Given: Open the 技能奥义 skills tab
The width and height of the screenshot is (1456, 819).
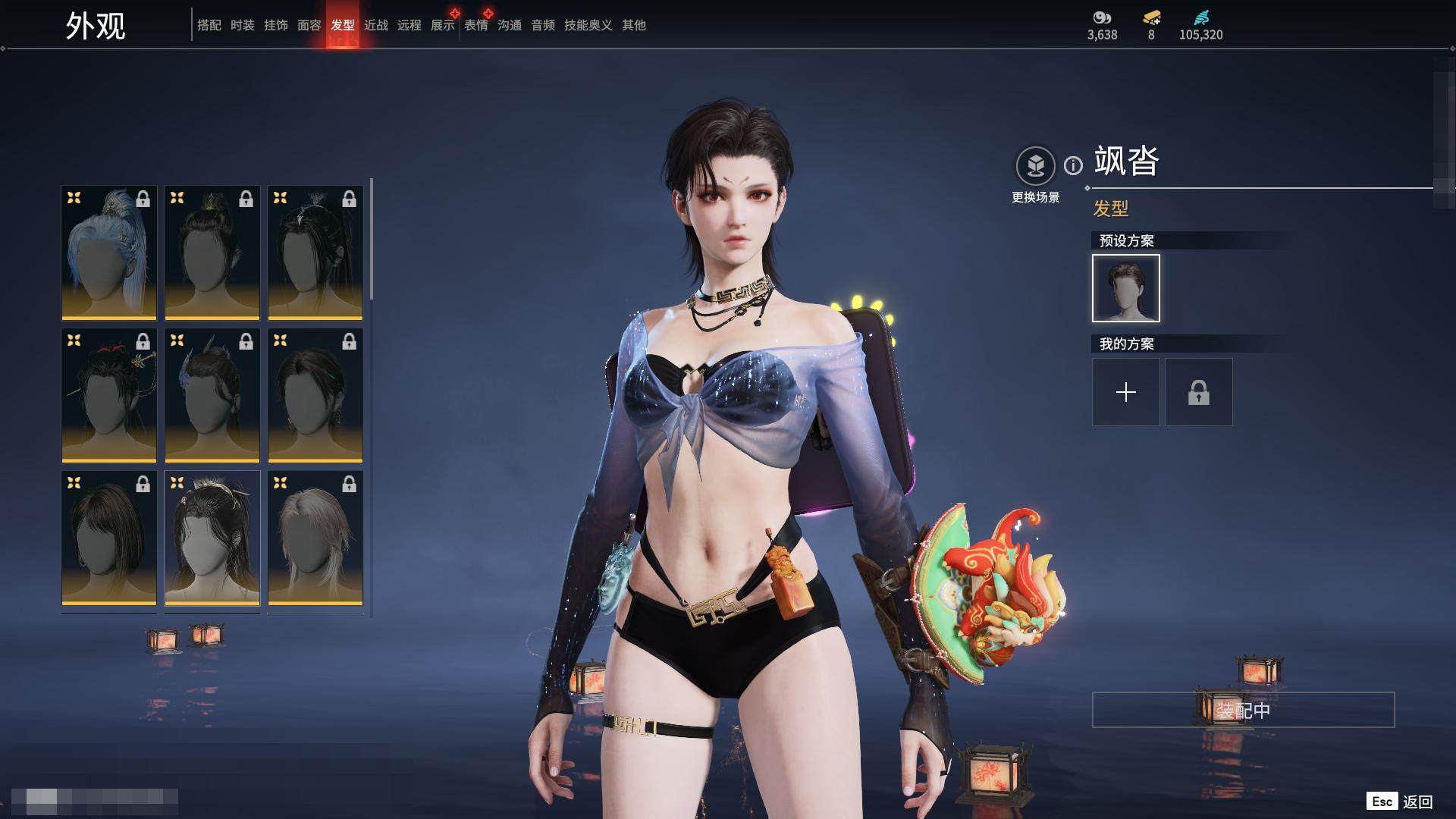Looking at the screenshot, I should [588, 25].
